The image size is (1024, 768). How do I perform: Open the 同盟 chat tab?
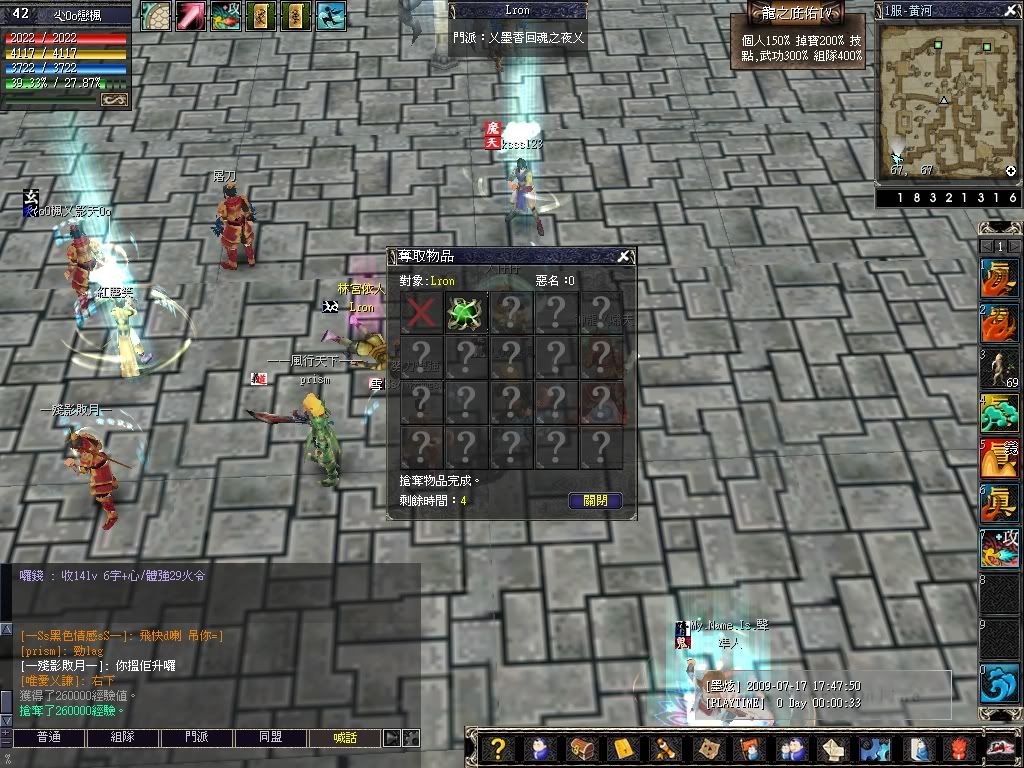click(271, 738)
